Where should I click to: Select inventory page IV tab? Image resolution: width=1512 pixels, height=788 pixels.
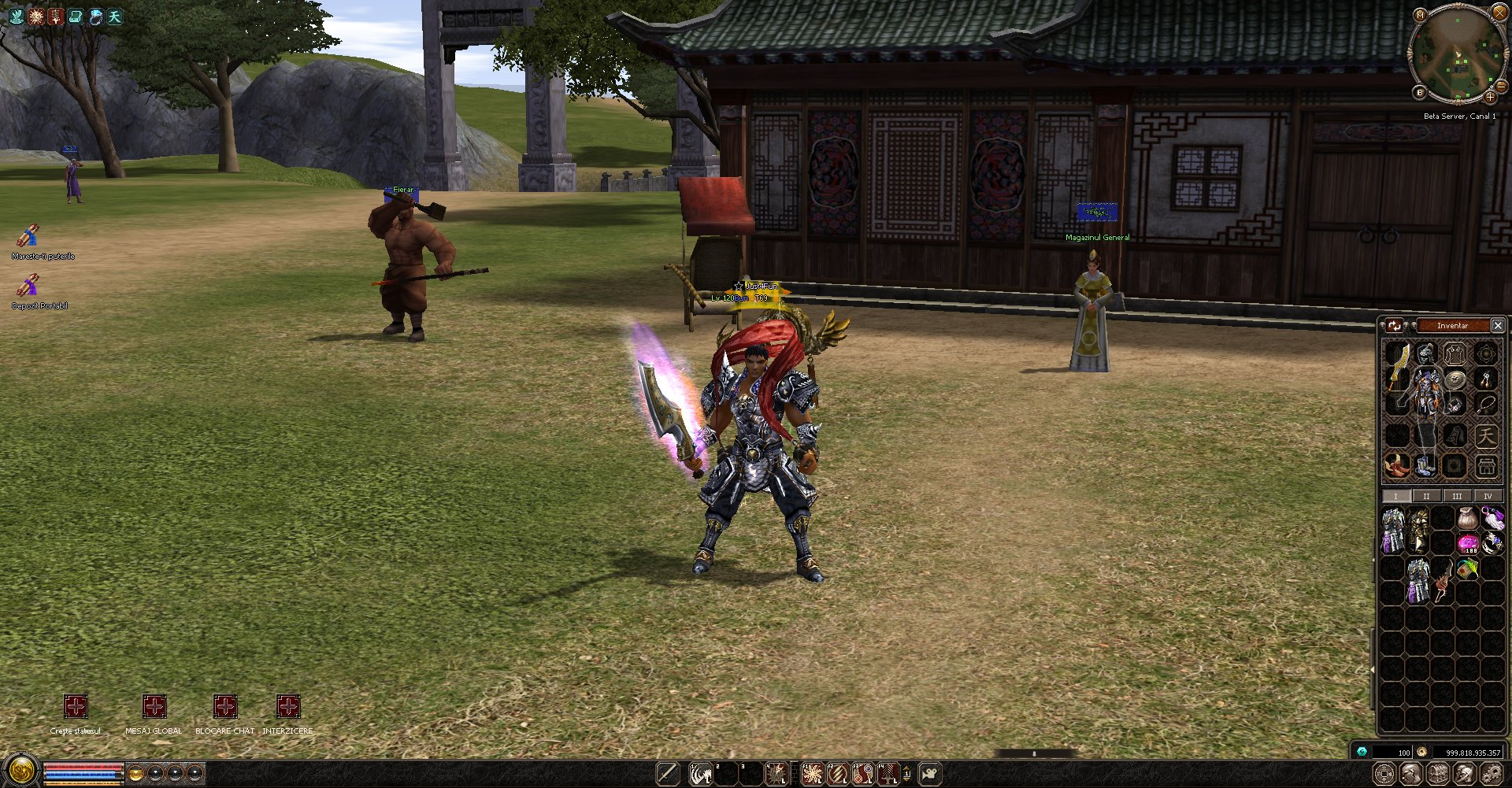click(x=1488, y=496)
